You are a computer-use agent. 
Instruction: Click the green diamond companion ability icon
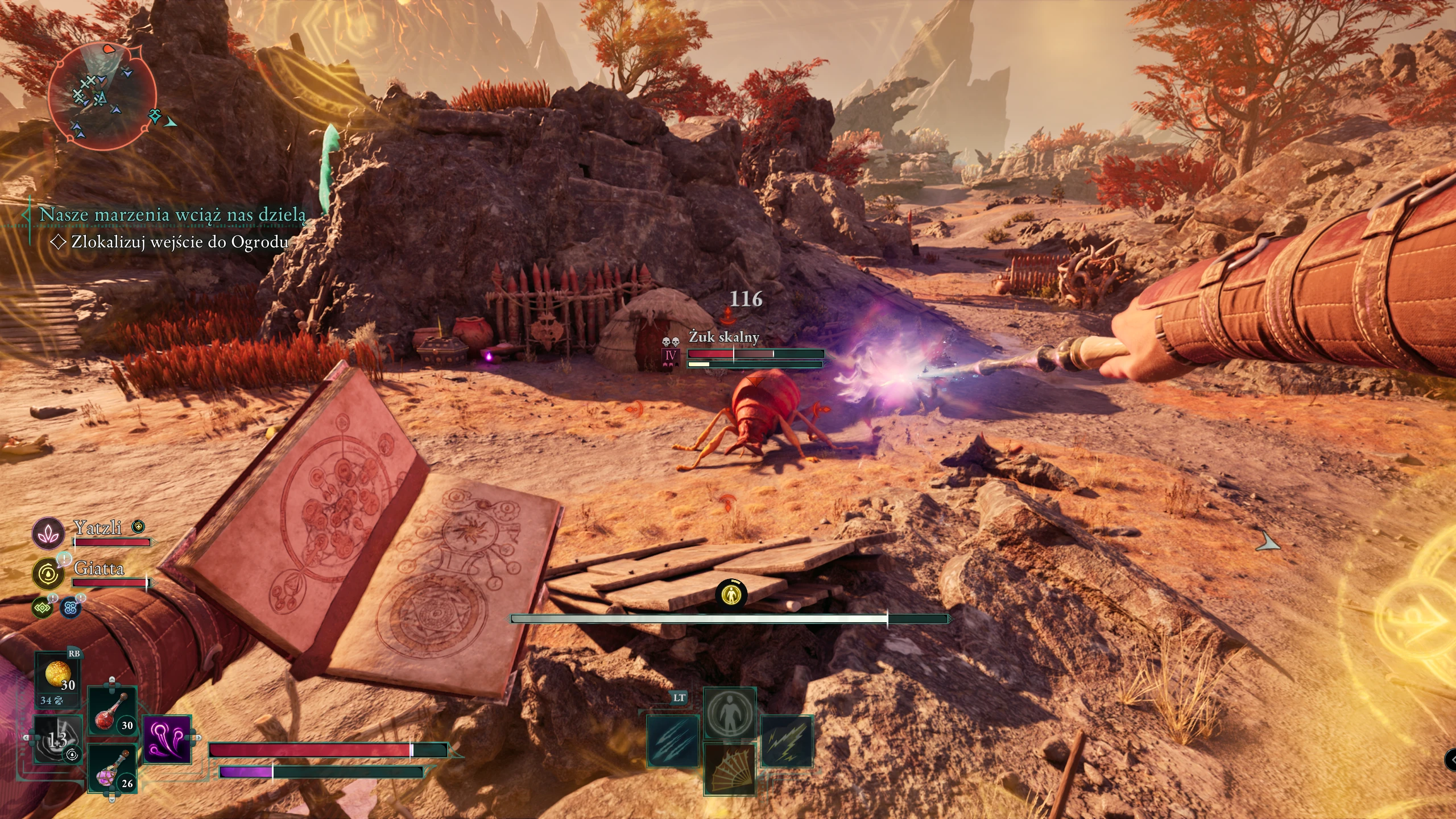tap(43, 608)
